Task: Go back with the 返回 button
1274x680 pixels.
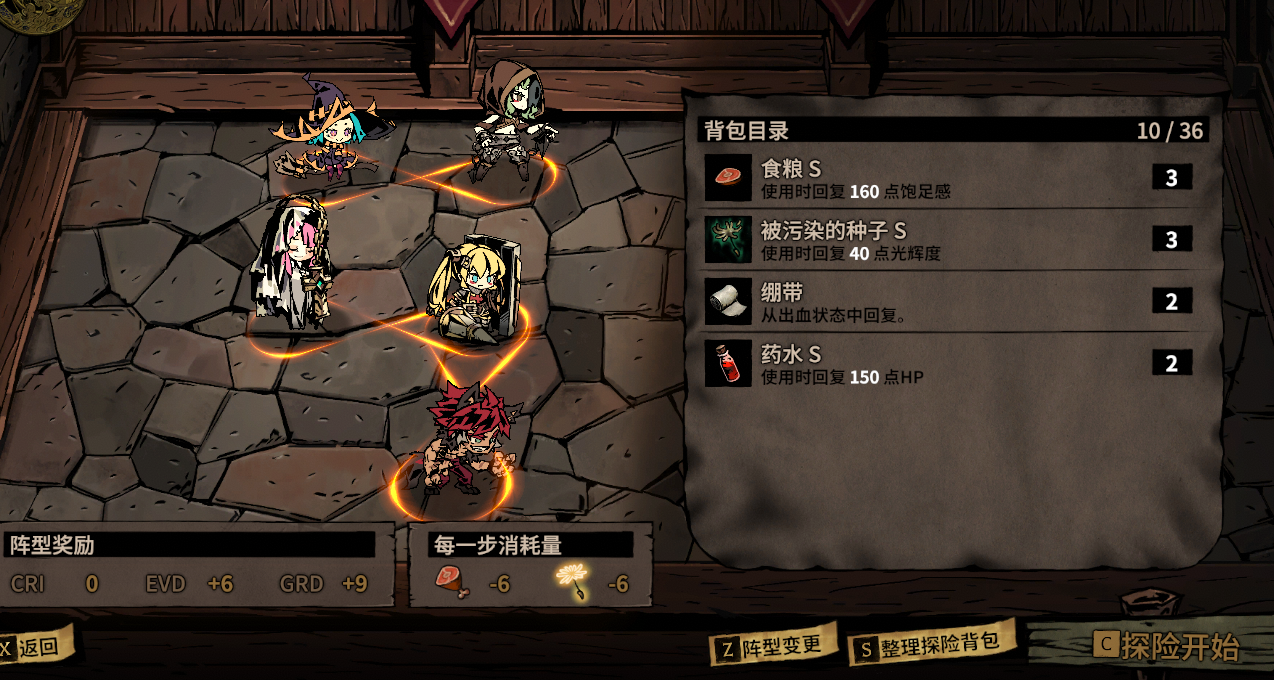Action: pyautogui.click(x=36, y=646)
